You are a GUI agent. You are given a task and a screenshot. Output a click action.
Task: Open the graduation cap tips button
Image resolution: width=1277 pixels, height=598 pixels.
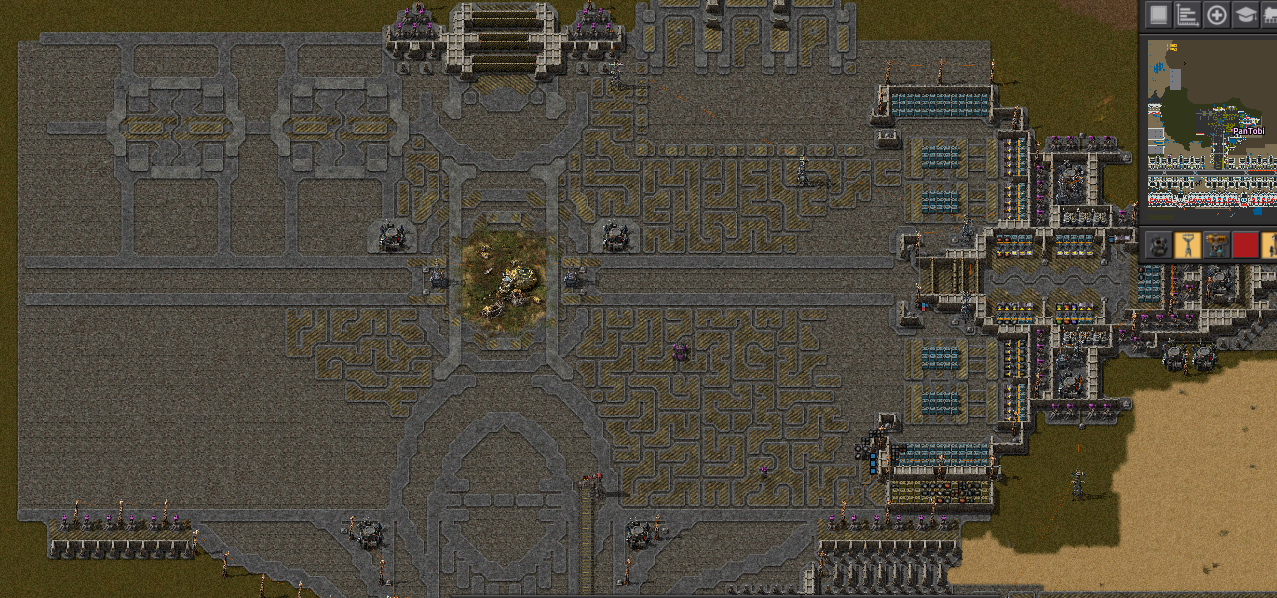click(1245, 15)
